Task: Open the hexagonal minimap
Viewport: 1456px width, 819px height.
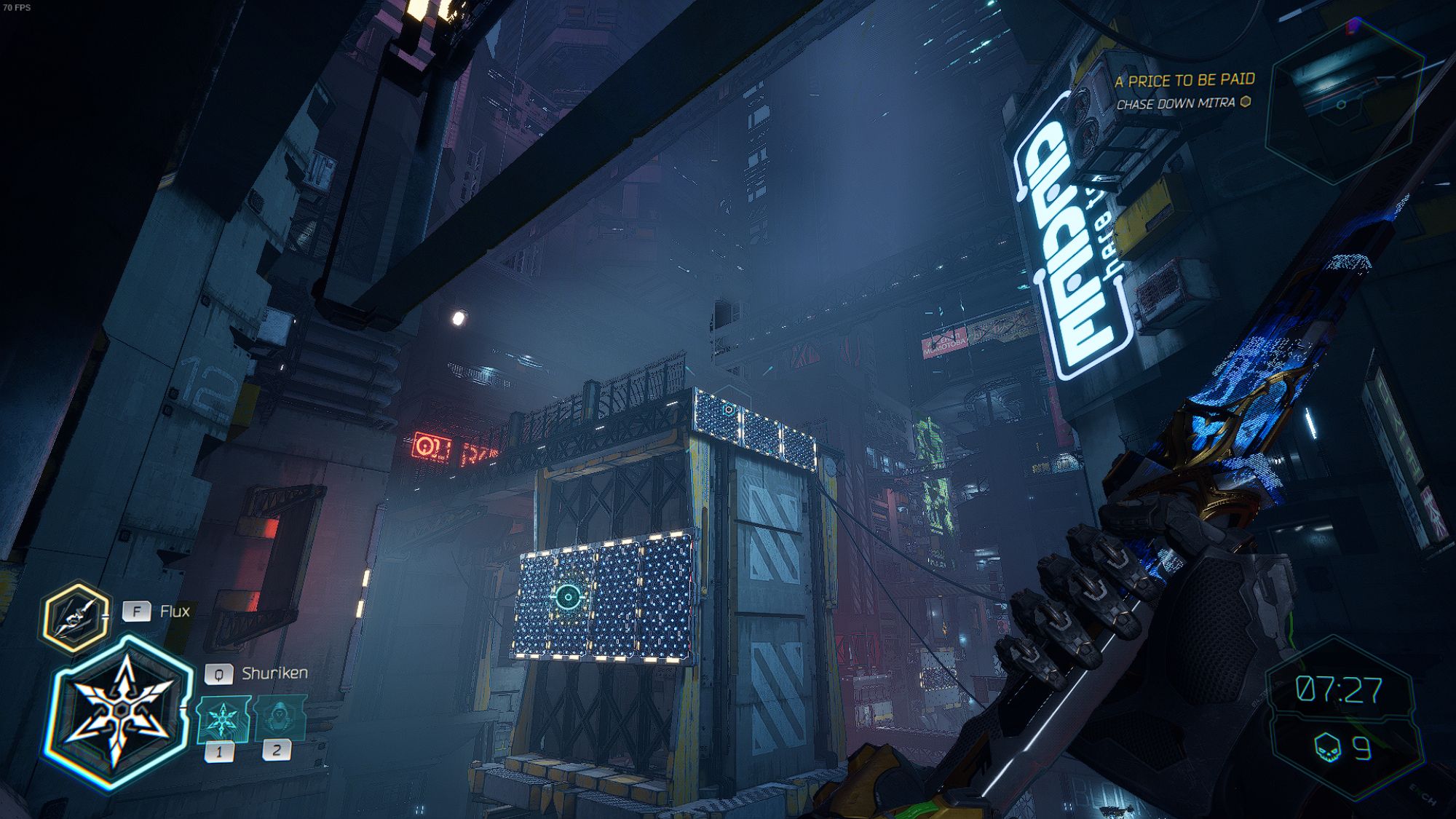Action: tap(1344, 102)
